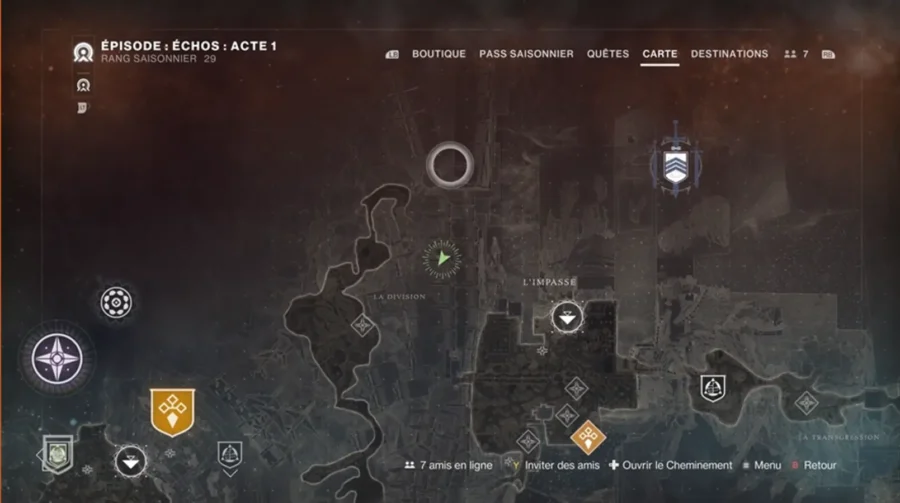Open the friends roster icon showing 7
Image resolution: width=900 pixels, height=503 pixels.
[x=796, y=54]
